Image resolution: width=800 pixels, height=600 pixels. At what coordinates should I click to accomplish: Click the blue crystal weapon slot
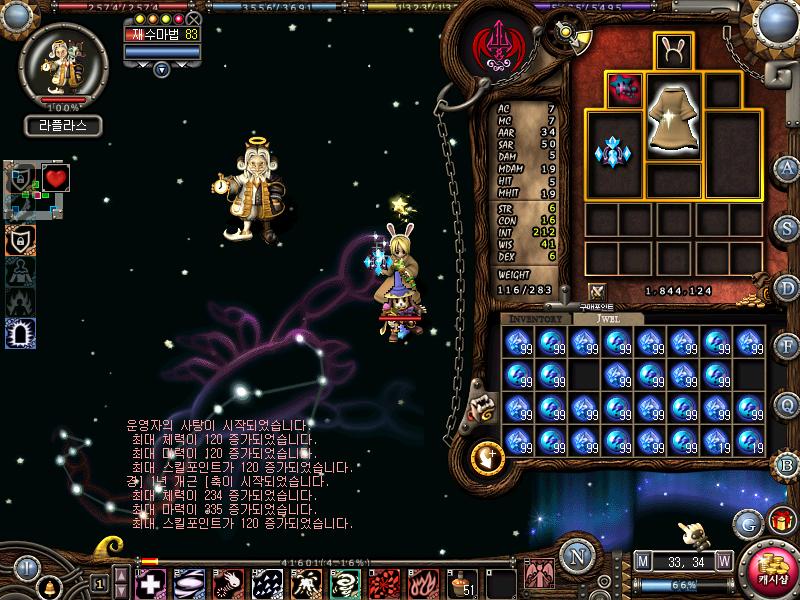point(613,153)
